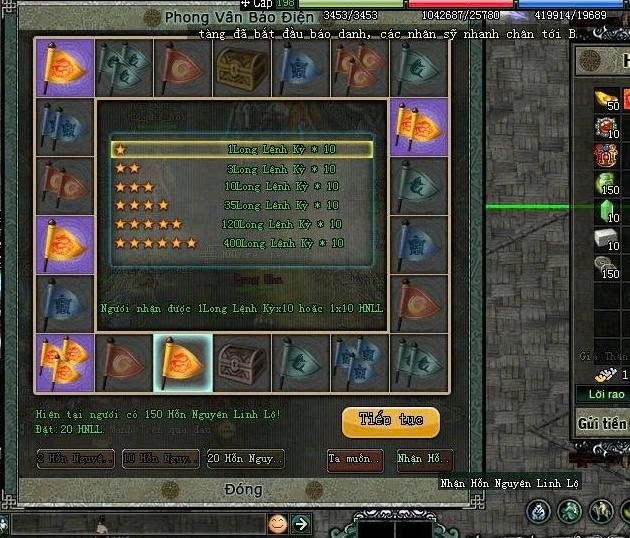Bet with the 10 Hỗn Nguyên option
This screenshot has height=538, width=630.
[x=159, y=458]
